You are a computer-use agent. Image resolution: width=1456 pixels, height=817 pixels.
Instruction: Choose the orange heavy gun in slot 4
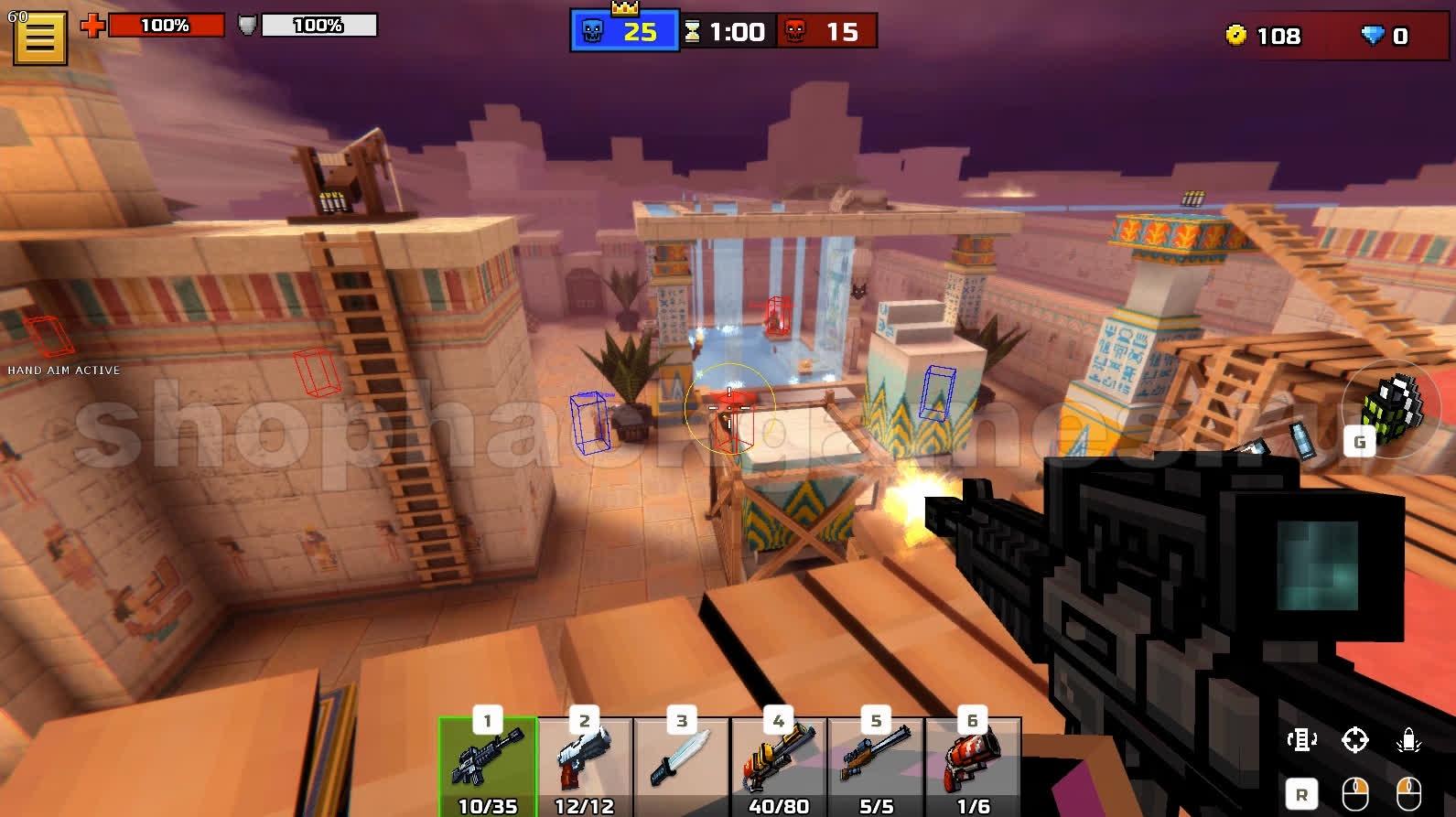[779, 766]
